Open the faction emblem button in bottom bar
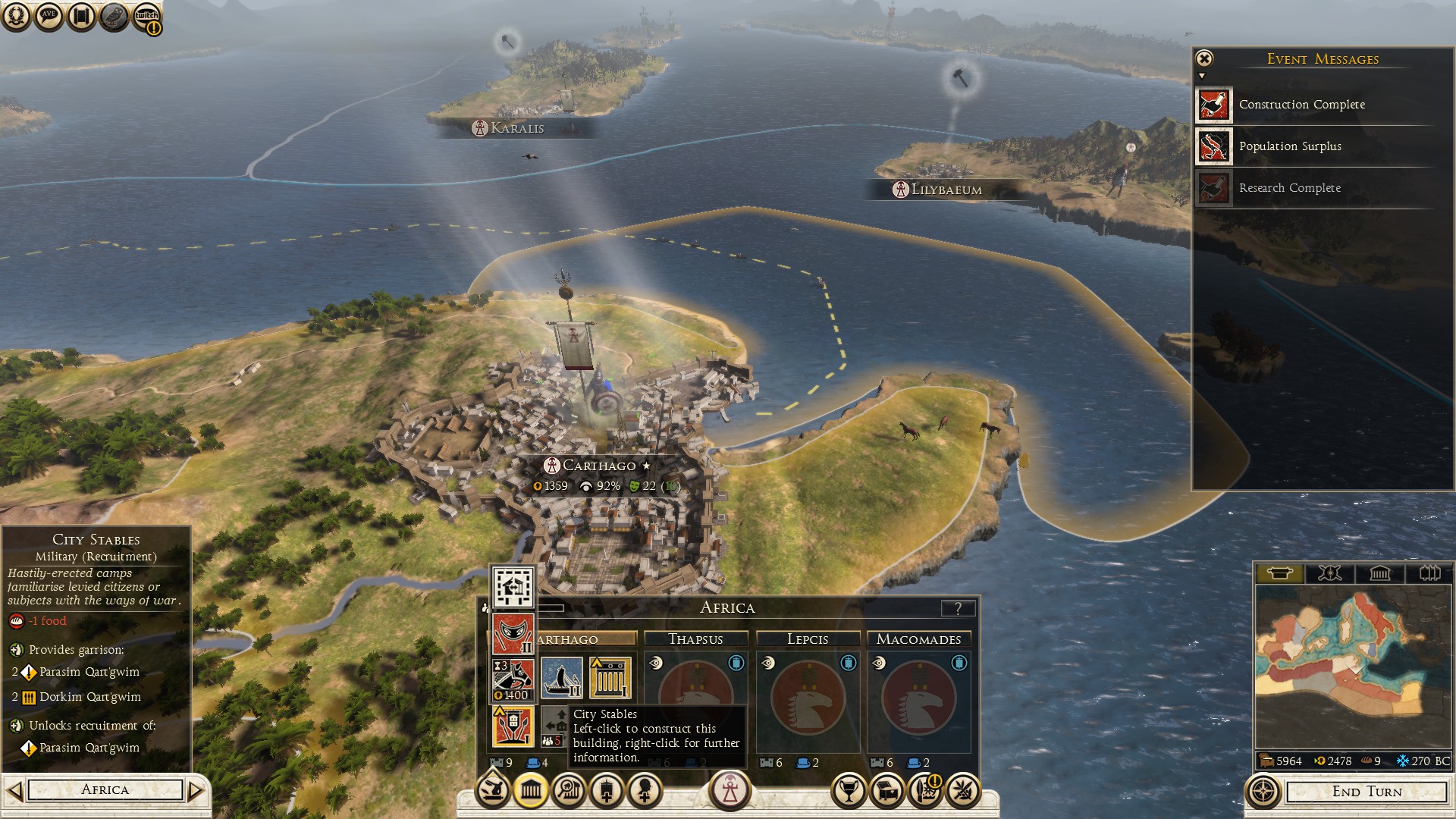 730,790
